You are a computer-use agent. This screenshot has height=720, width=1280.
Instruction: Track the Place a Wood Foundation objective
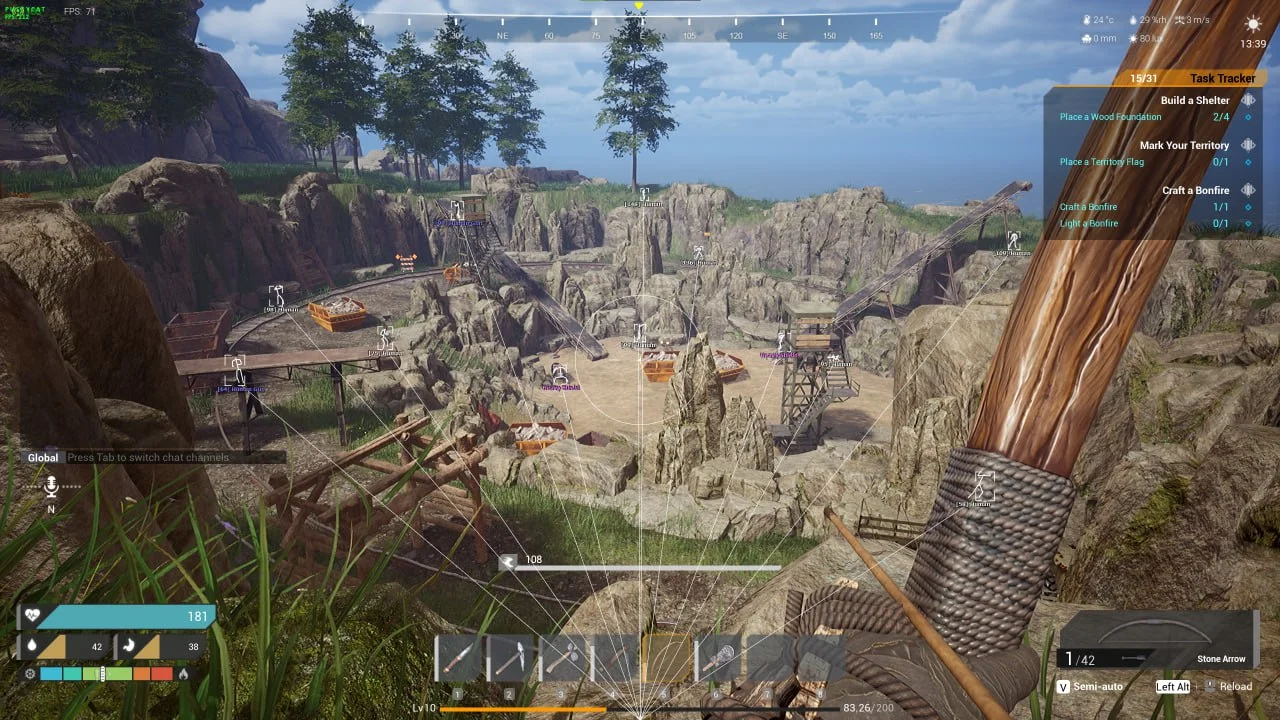[x=1110, y=117]
